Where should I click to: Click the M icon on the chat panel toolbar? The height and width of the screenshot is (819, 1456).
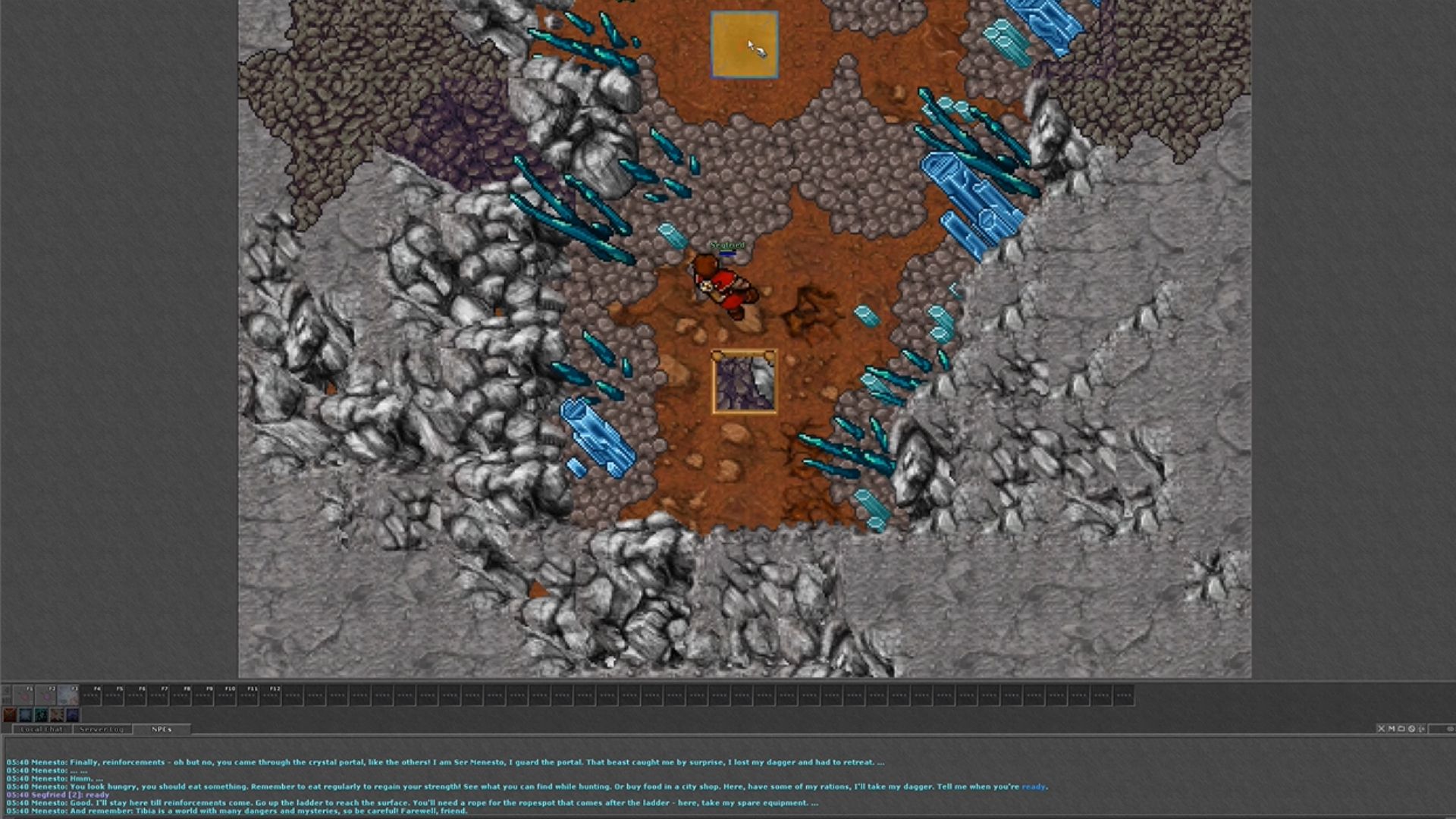click(1392, 729)
